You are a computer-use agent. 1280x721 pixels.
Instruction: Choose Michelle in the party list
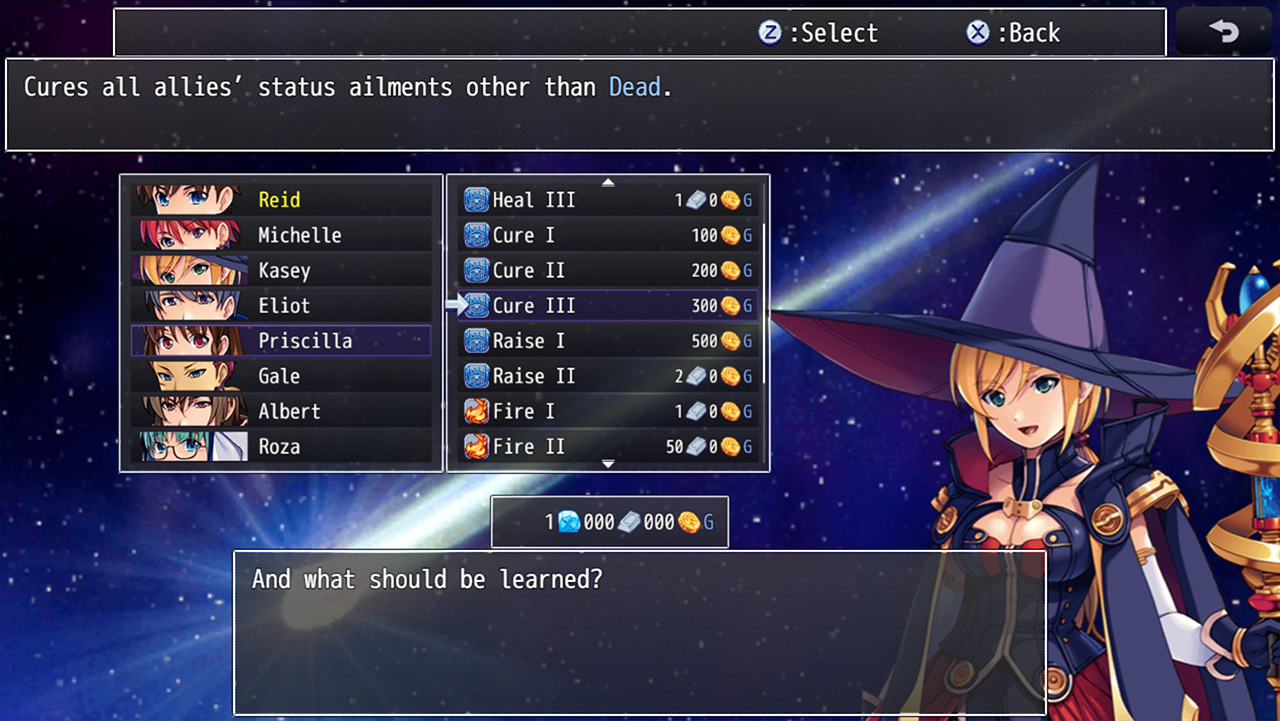tap(281, 235)
